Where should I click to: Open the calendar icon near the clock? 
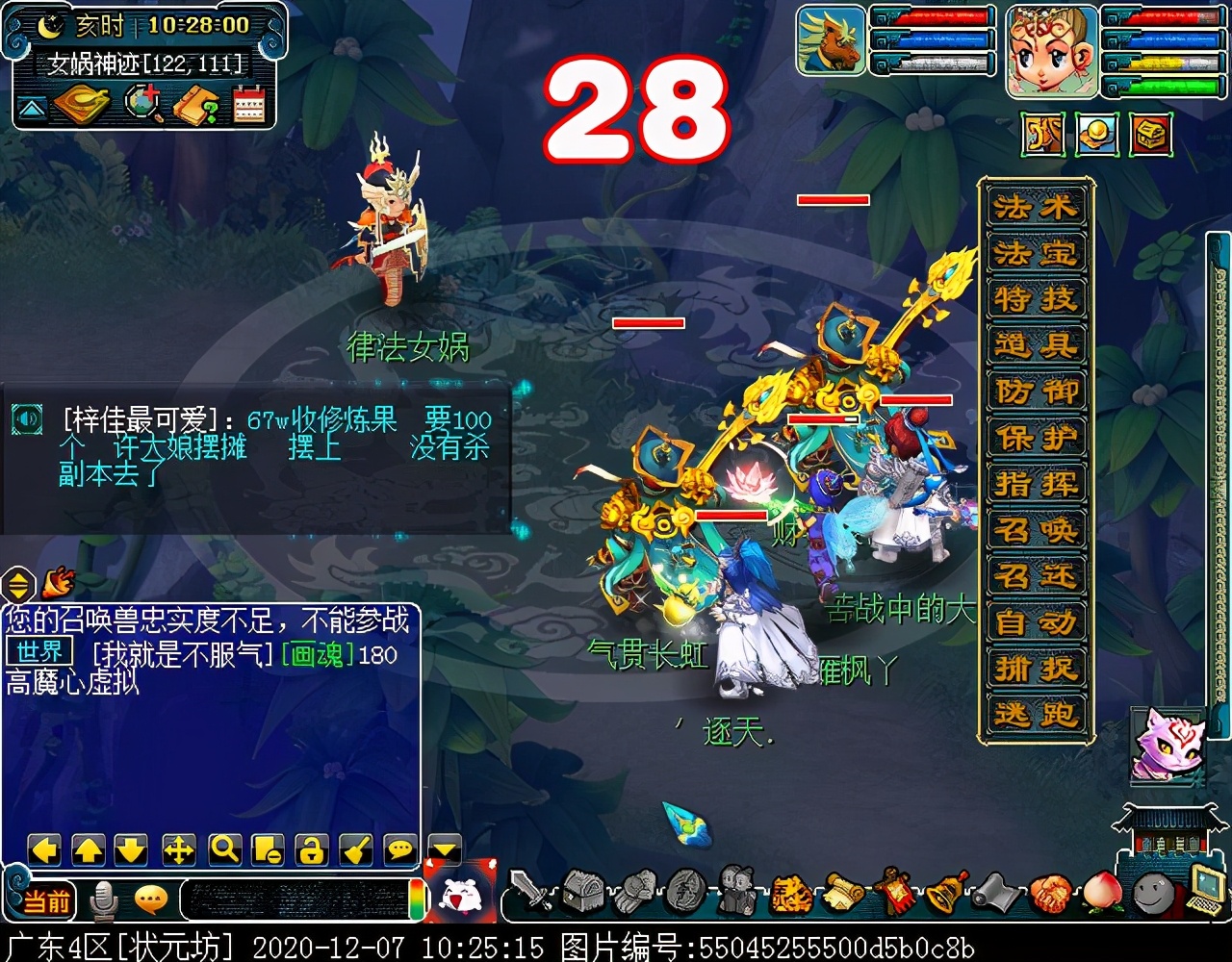(x=248, y=104)
